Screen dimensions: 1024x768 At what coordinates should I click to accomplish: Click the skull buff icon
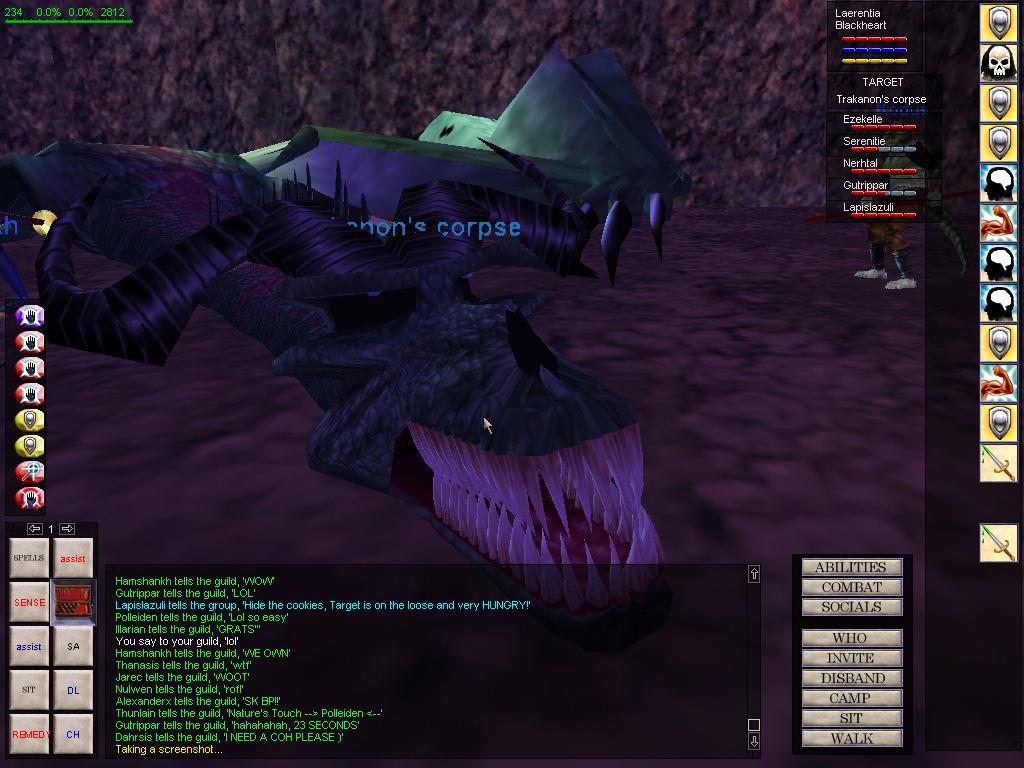point(998,62)
